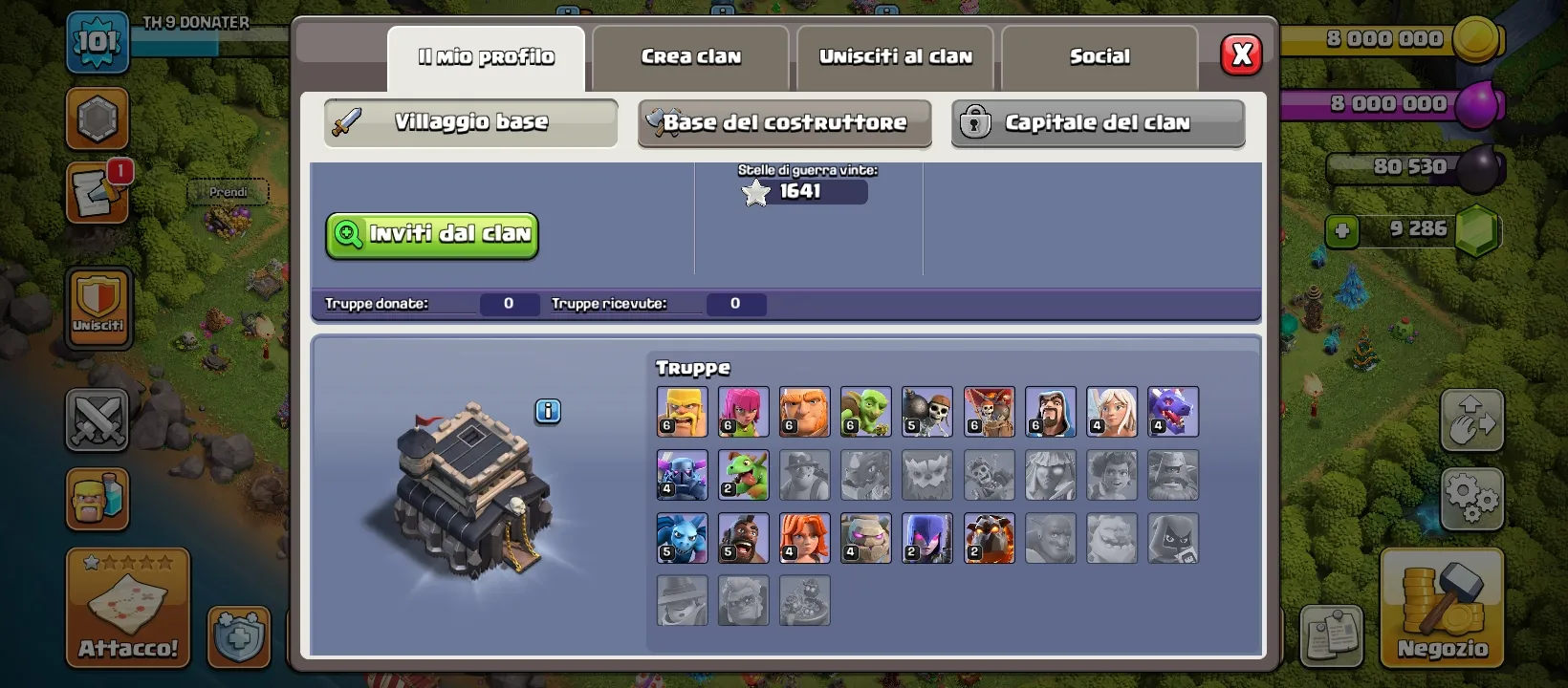Select the Witch troop icon
1568x688 pixels.
[926, 538]
